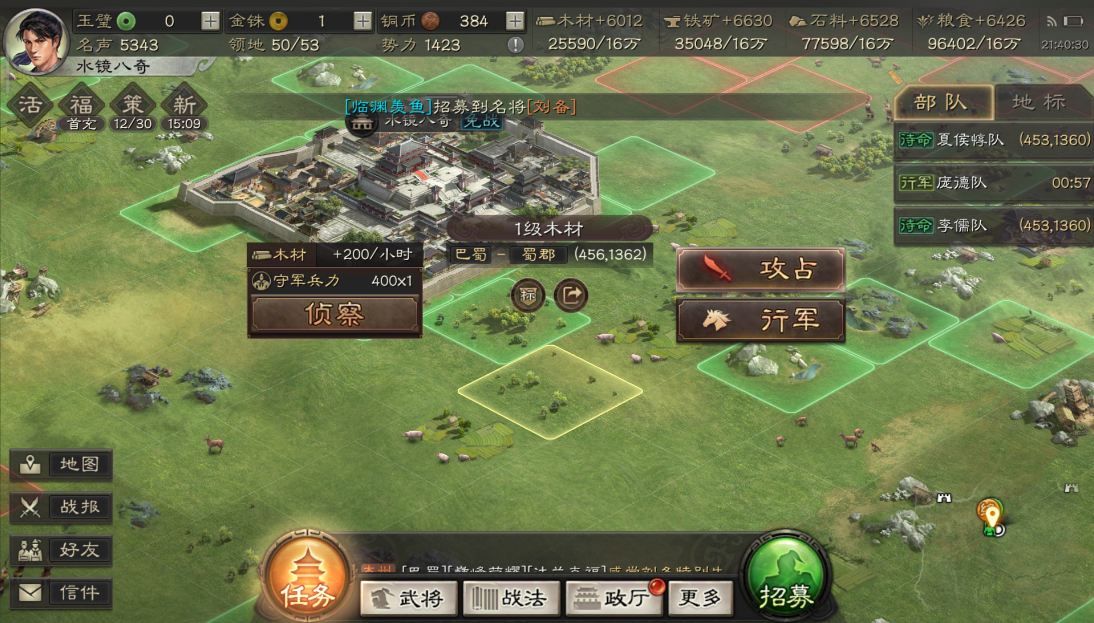Select 庞德队 marching troop row
The image size is (1094, 623).
pyautogui.click(x=993, y=183)
